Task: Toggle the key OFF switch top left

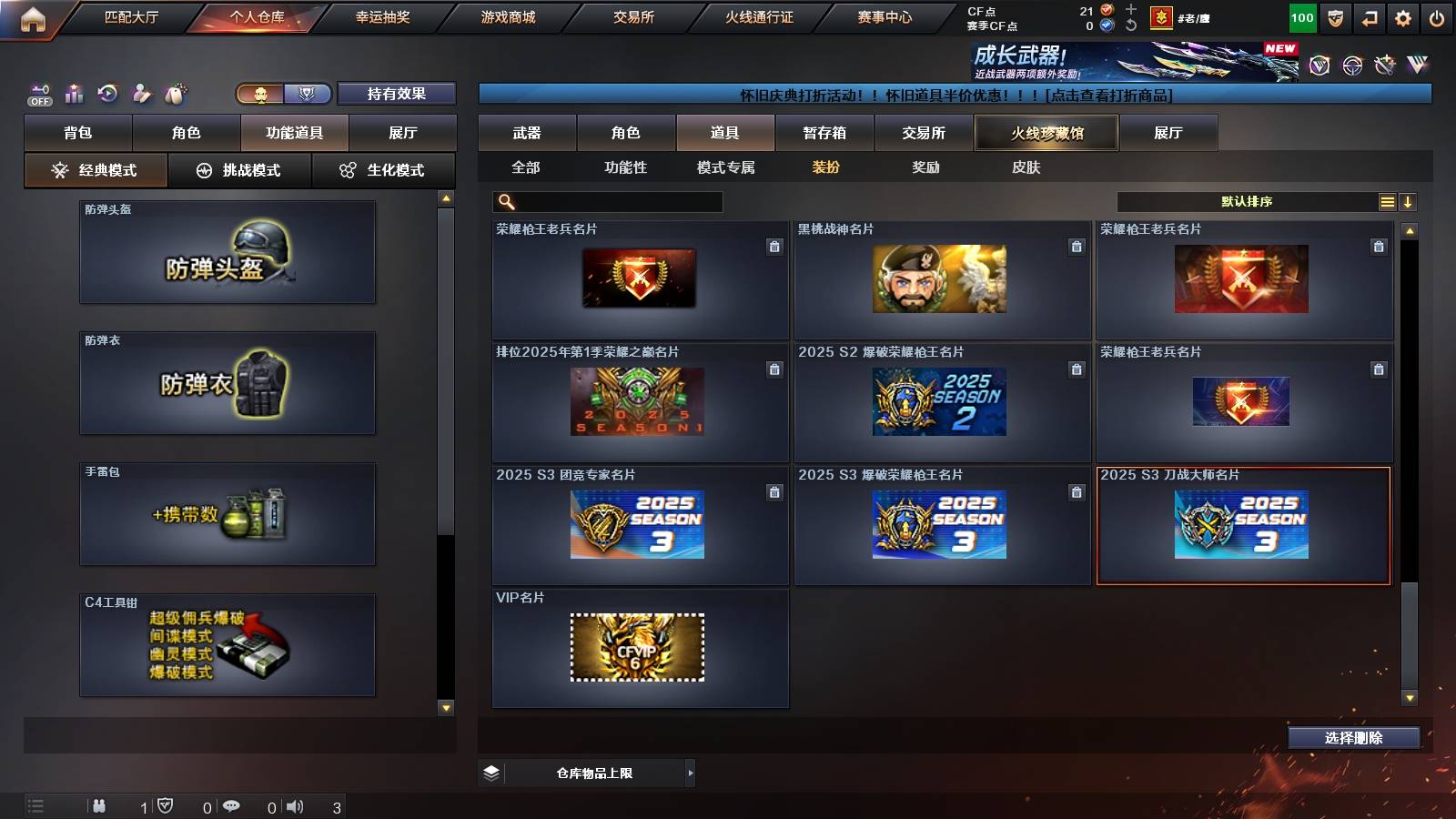Action: coord(38,93)
